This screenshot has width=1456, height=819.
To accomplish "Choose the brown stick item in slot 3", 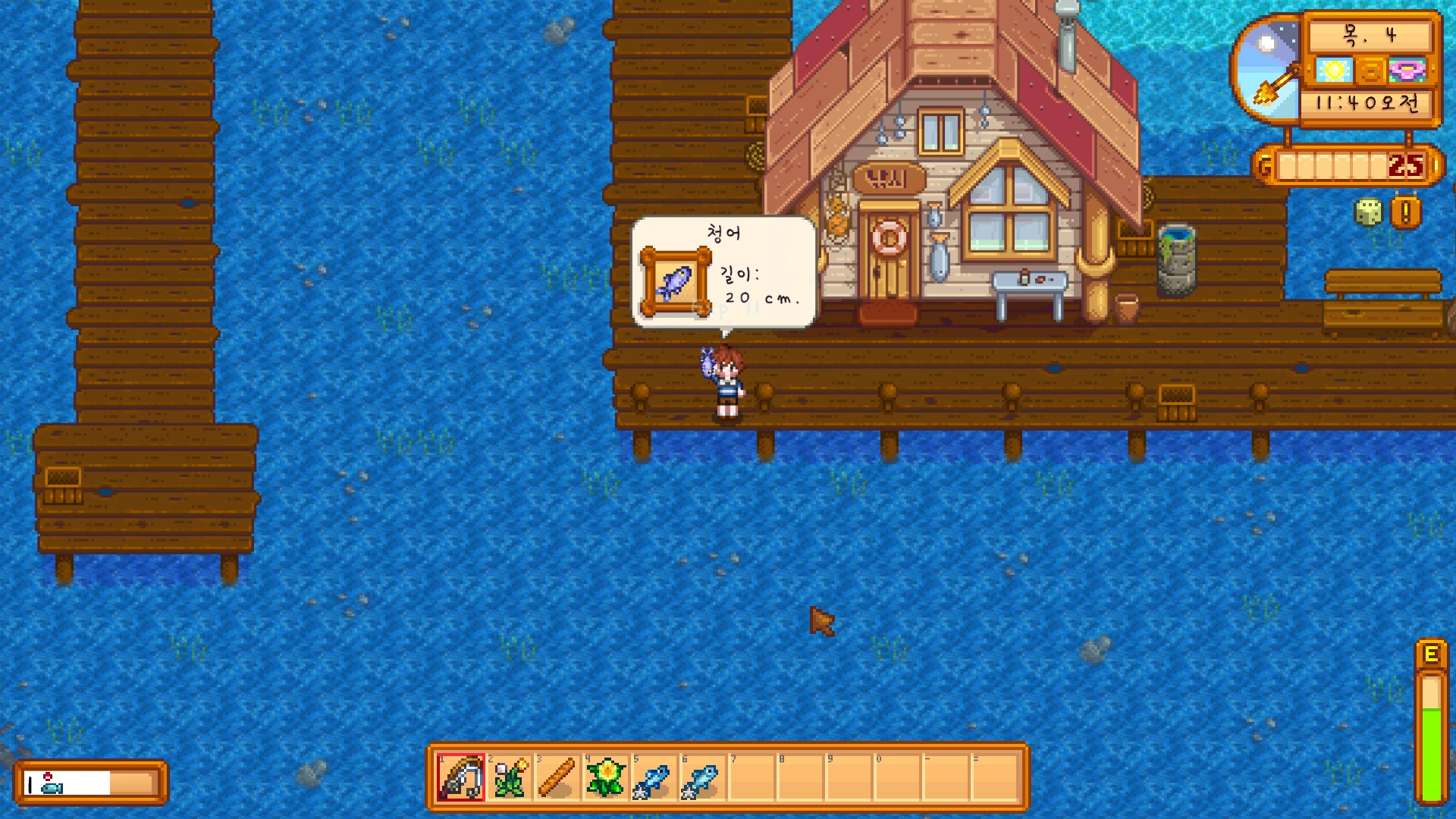I will pyautogui.click(x=557, y=778).
